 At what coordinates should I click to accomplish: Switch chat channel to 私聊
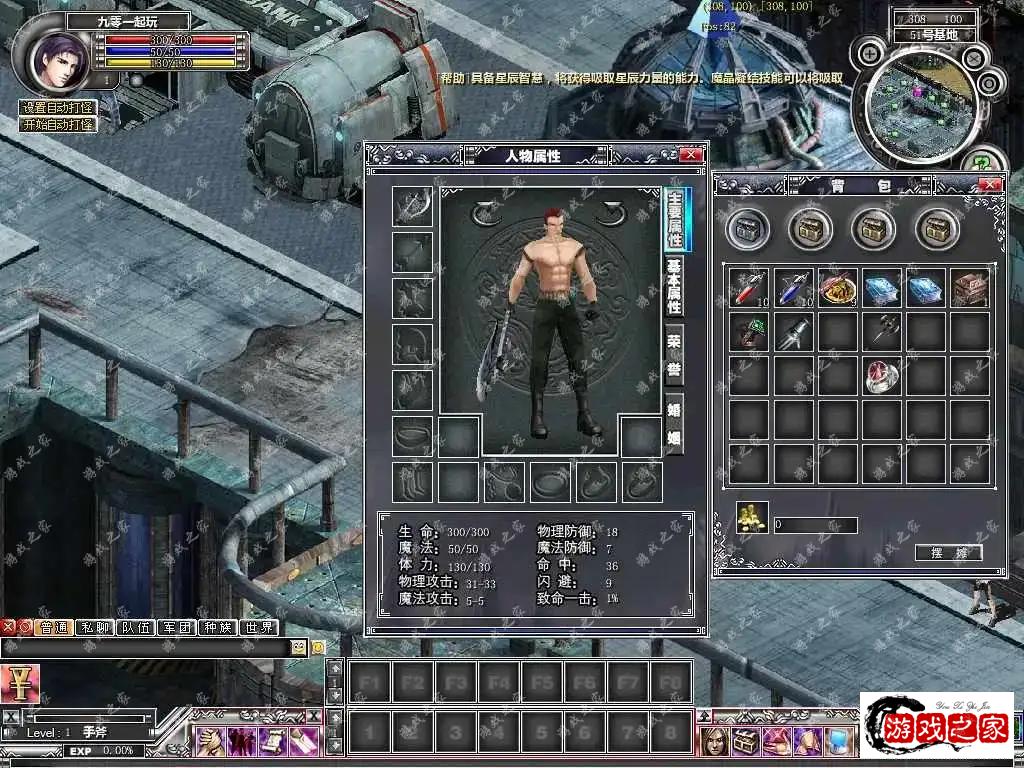tap(97, 628)
